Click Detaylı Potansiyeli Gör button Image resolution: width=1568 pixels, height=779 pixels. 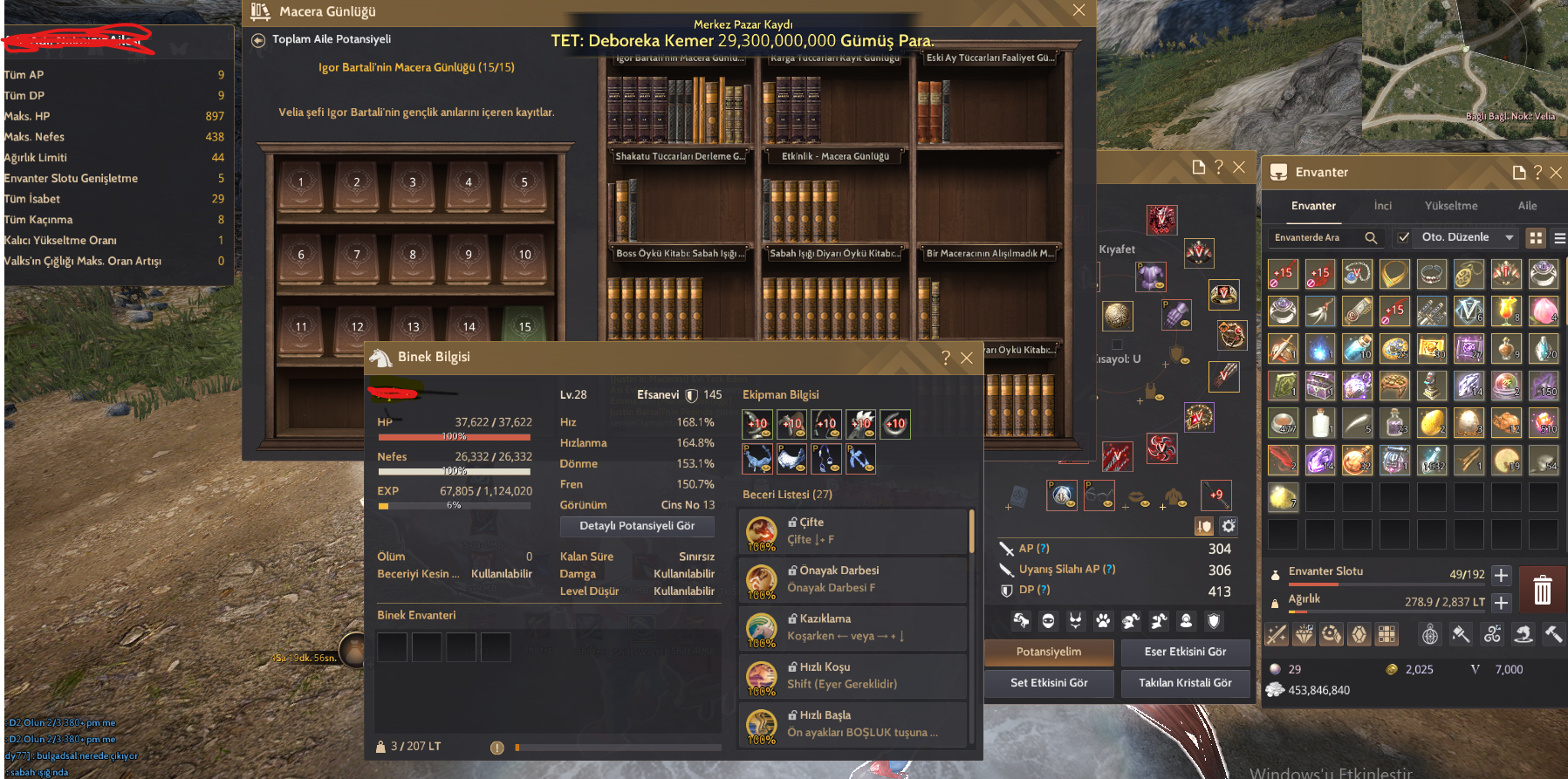click(637, 526)
